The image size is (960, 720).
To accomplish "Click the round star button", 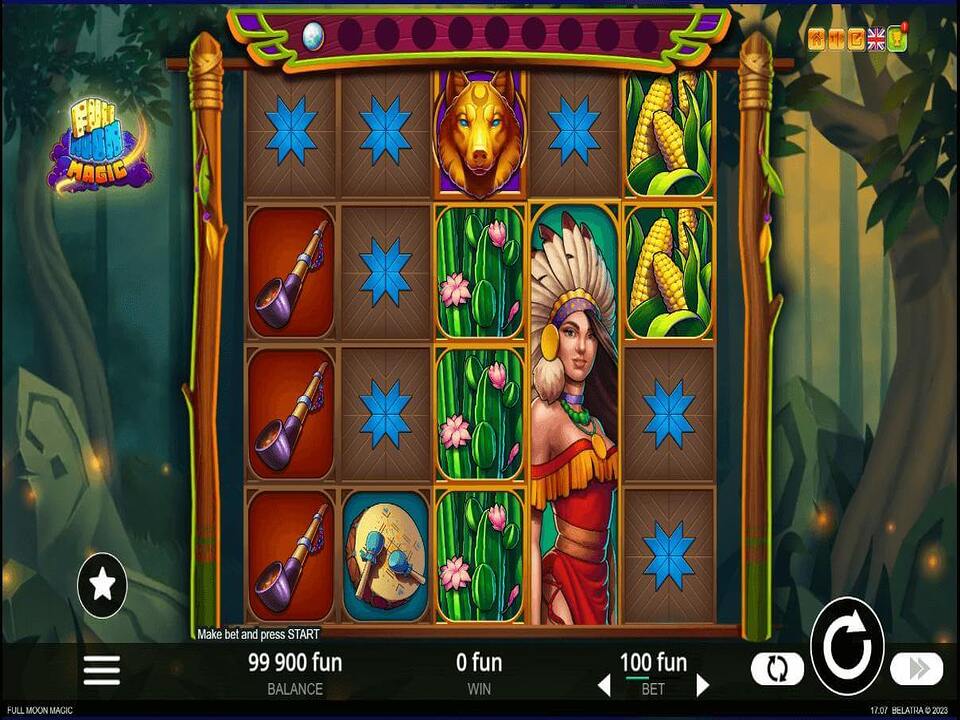I will coord(102,584).
